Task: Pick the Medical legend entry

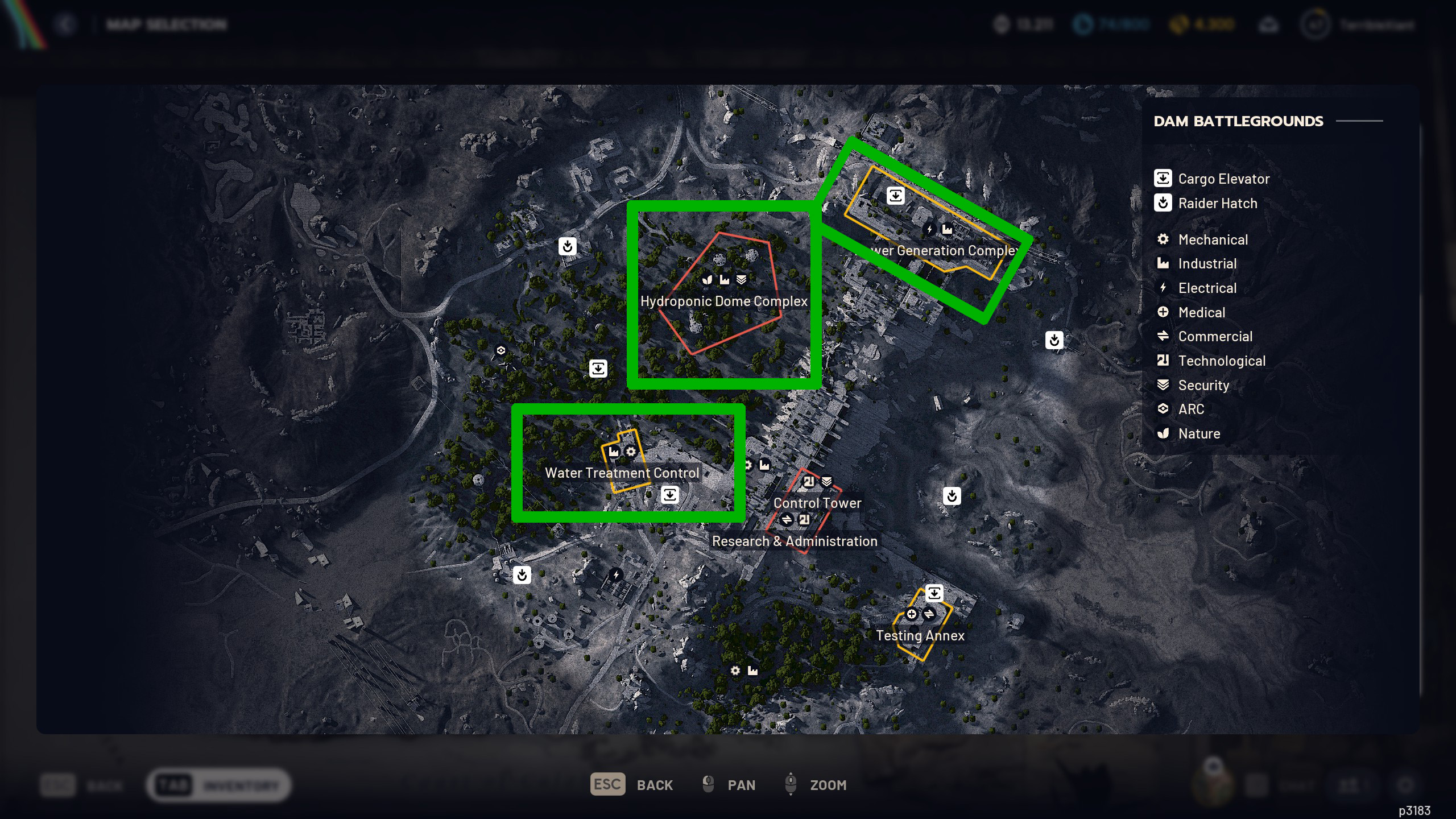Action: pyautogui.click(x=1201, y=312)
